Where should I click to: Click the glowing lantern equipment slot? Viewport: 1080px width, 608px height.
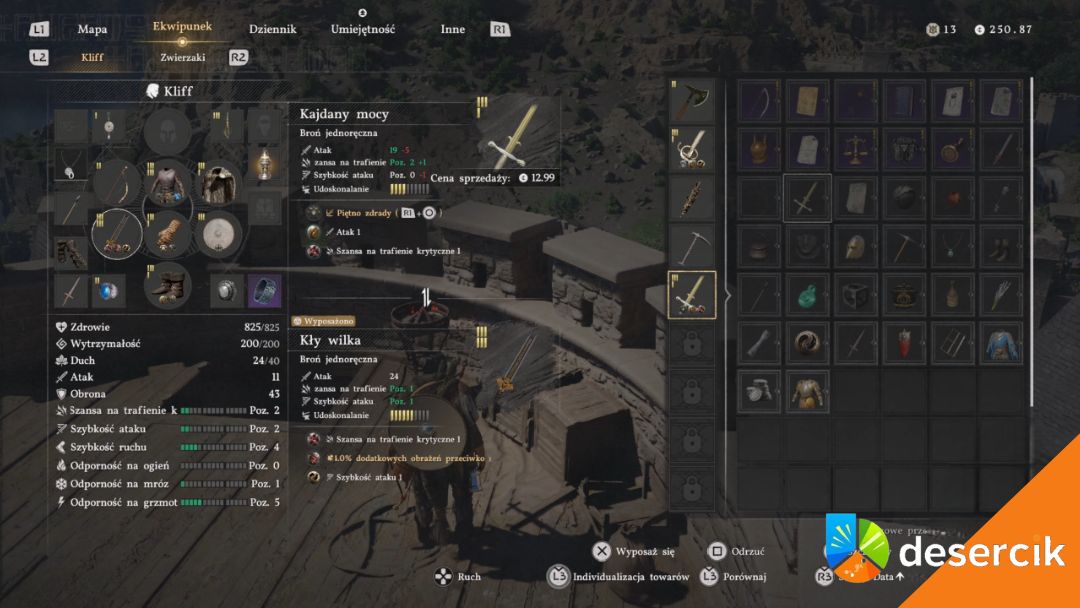(x=264, y=163)
